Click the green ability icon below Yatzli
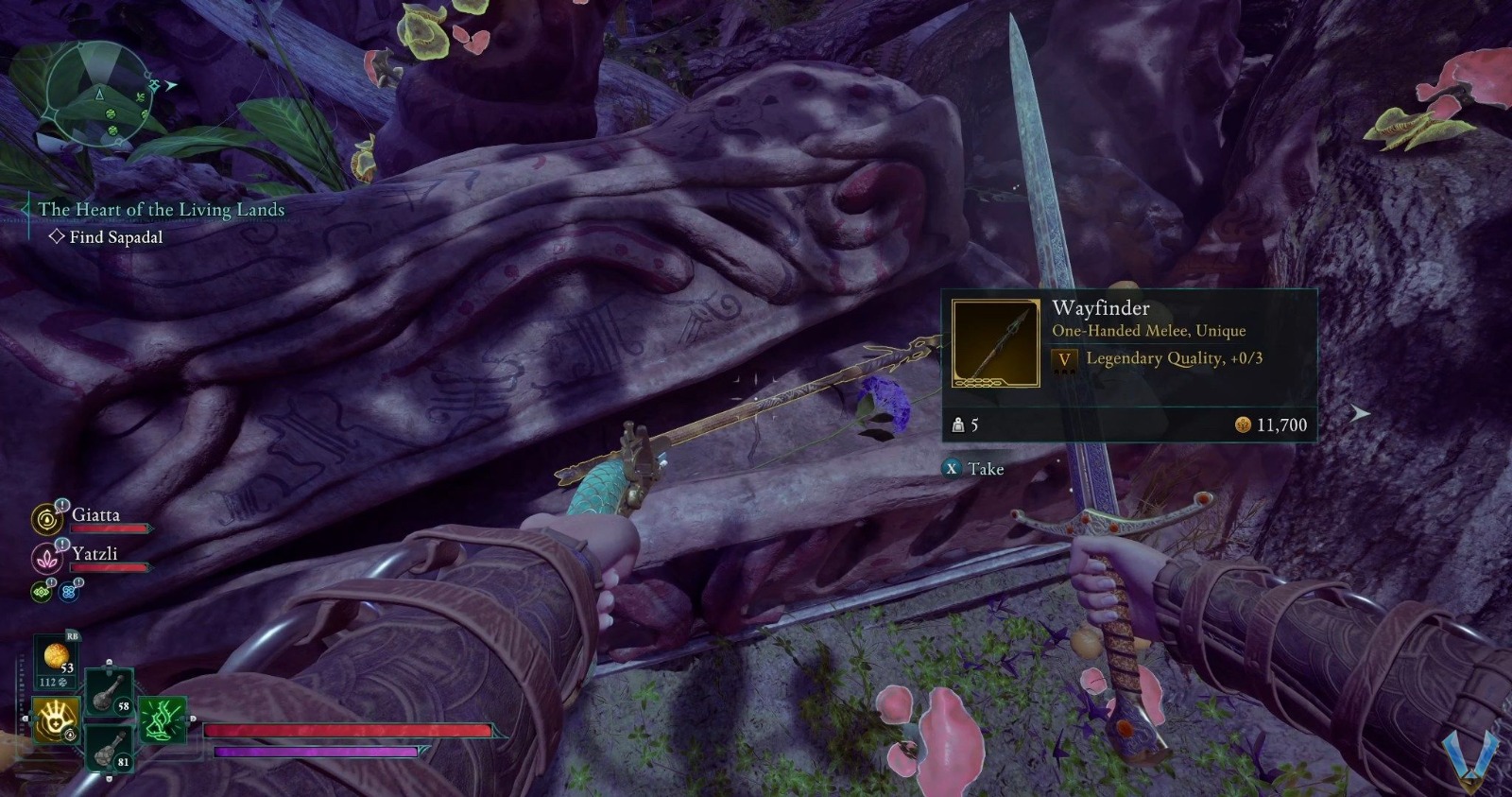1512x797 pixels. [42, 591]
